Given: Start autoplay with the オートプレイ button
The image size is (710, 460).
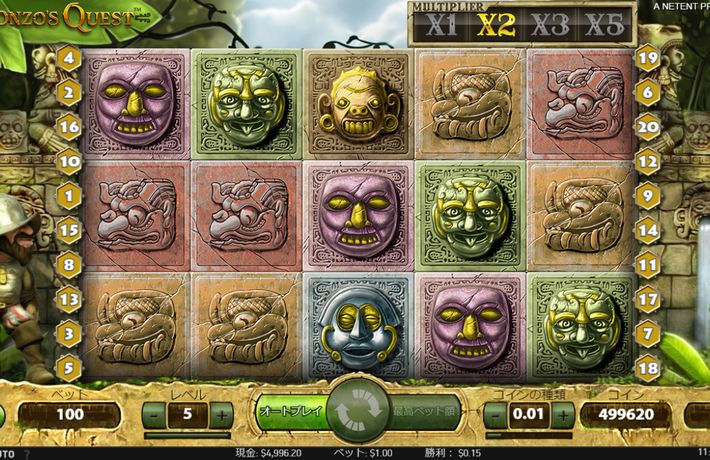Looking at the screenshot, I should pyautogui.click(x=288, y=411).
